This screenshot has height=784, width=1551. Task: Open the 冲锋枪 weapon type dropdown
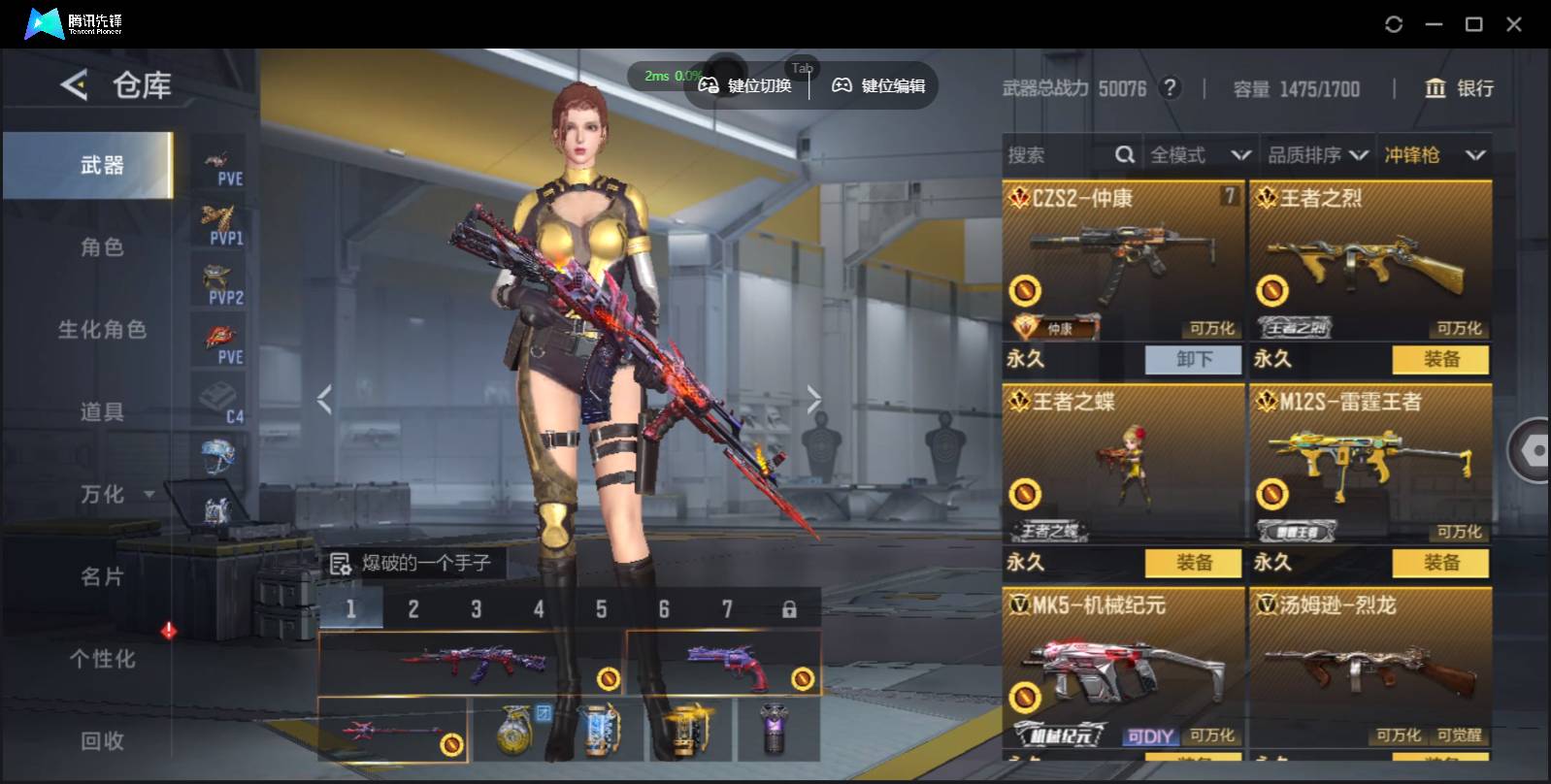click(x=1435, y=155)
